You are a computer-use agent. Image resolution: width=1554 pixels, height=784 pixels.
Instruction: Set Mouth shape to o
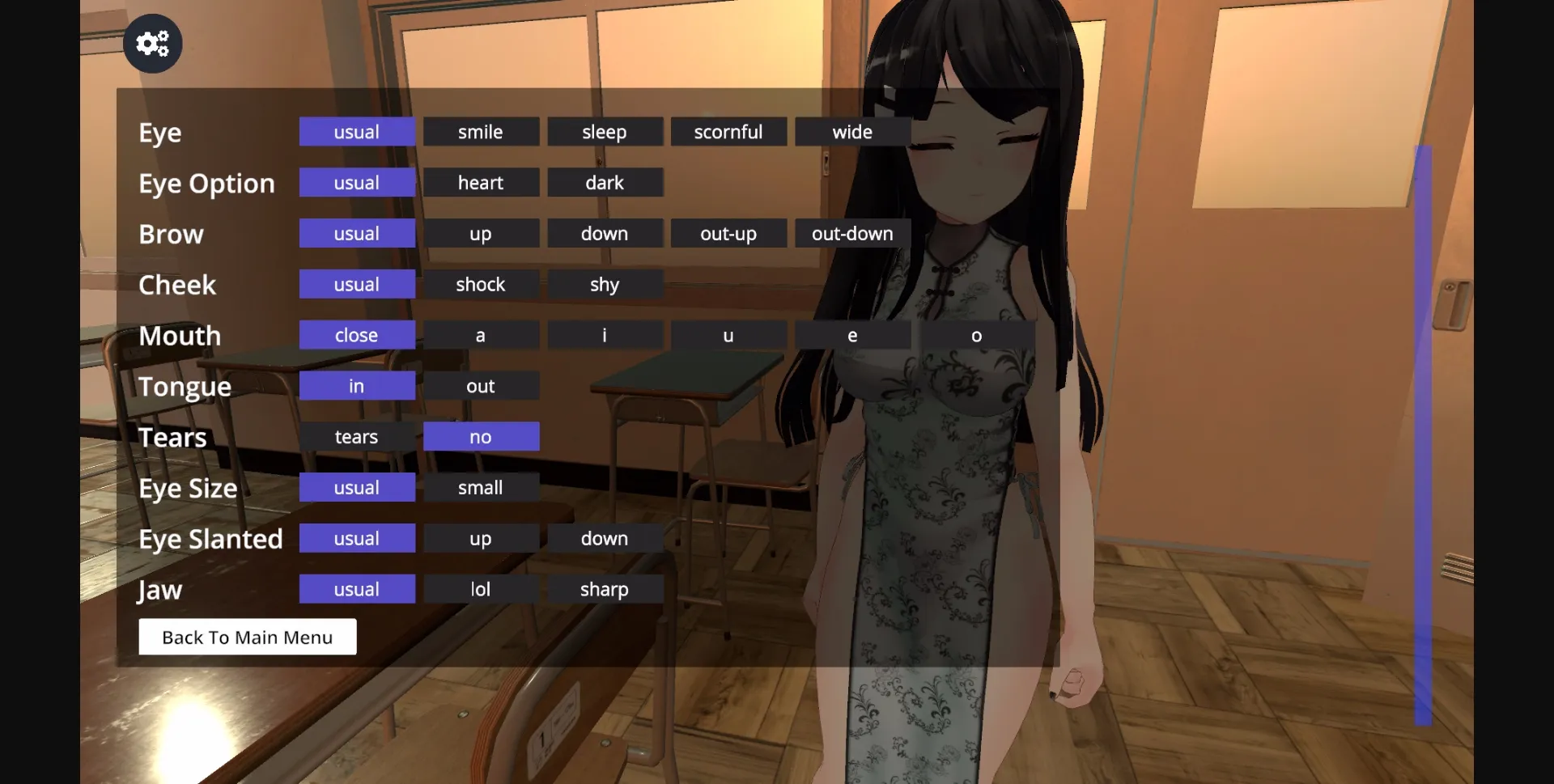point(976,335)
